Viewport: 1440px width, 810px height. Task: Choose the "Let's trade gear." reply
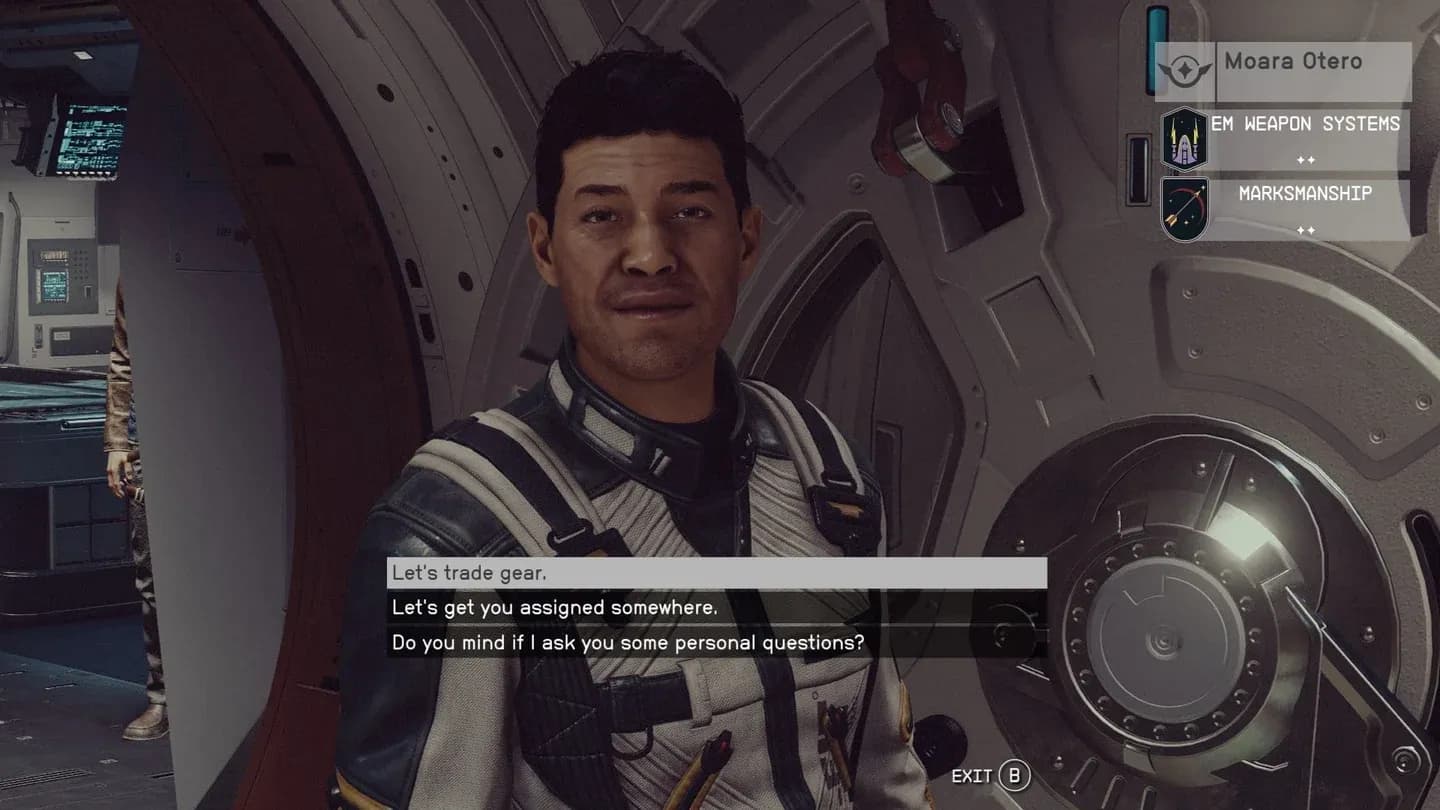tap(716, 573)
